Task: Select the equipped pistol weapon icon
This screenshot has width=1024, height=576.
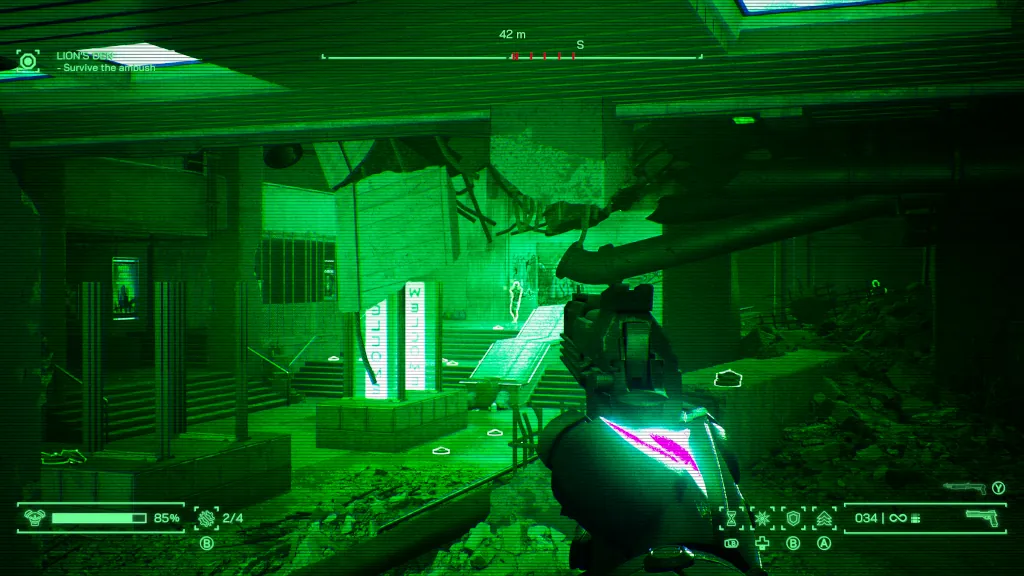Action: pos(983,517)
